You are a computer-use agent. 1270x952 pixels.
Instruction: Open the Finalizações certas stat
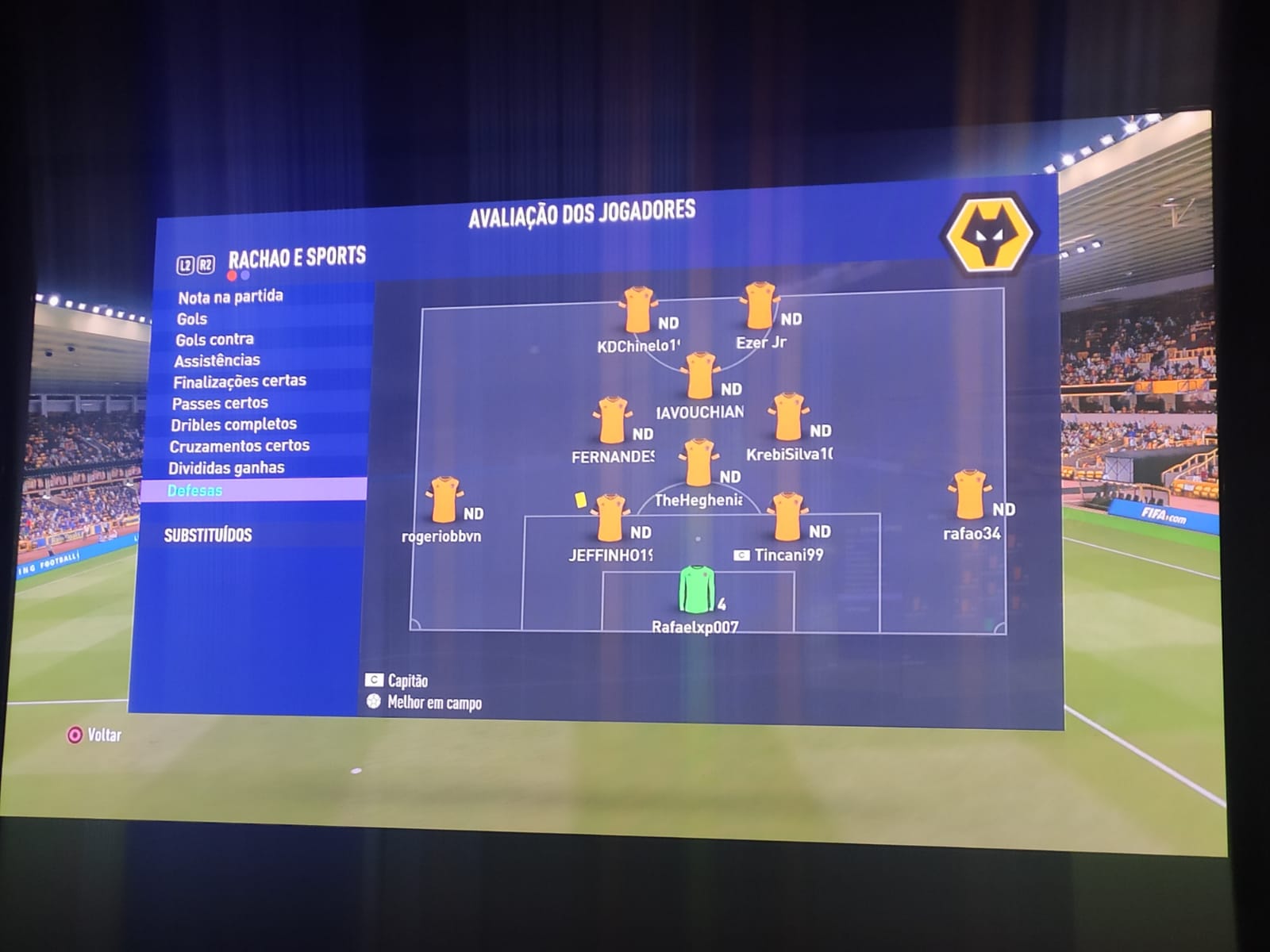(x=240, y=382)
